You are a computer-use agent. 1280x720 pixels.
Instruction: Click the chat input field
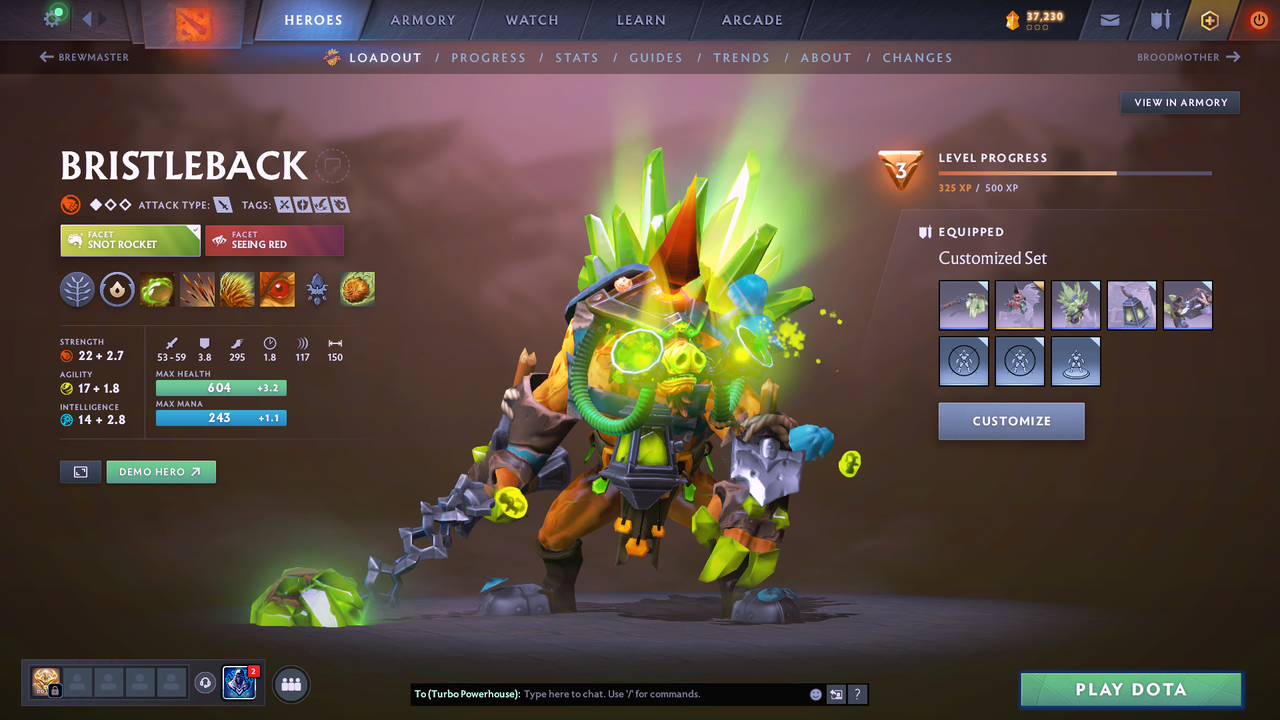660,694
